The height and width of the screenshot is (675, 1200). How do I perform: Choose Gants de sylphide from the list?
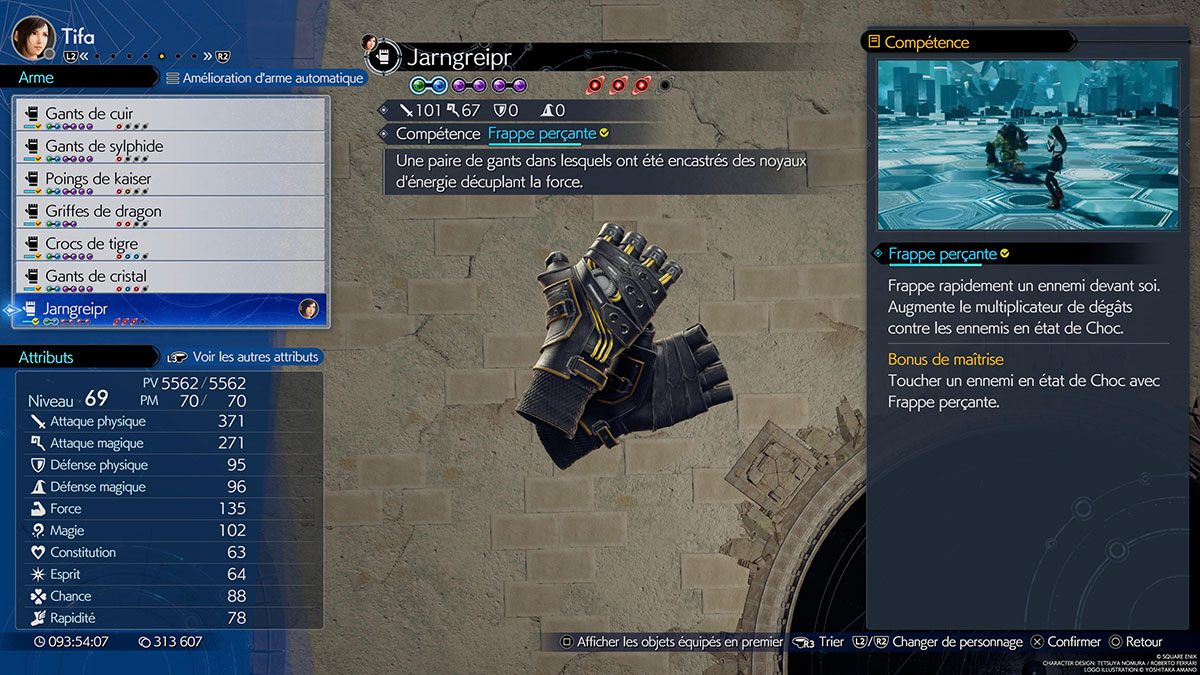point(172,147)
